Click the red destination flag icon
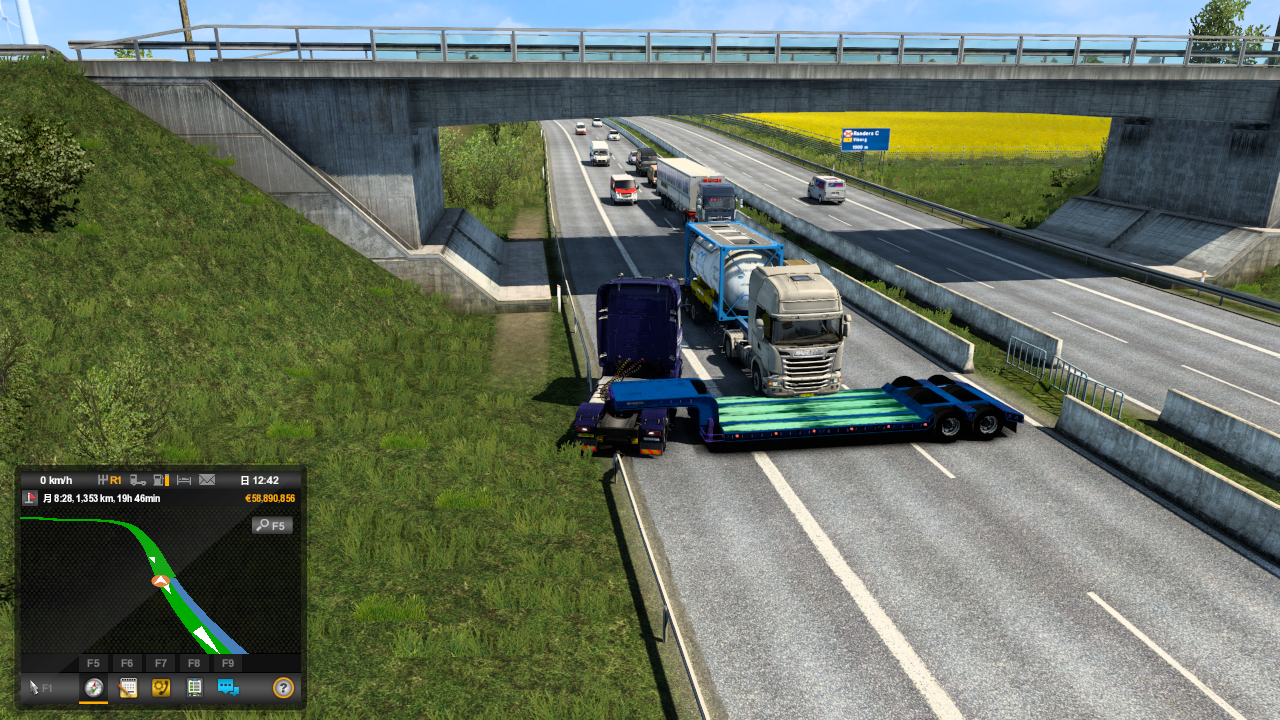The image size is (1280, 720). (29, 498)
